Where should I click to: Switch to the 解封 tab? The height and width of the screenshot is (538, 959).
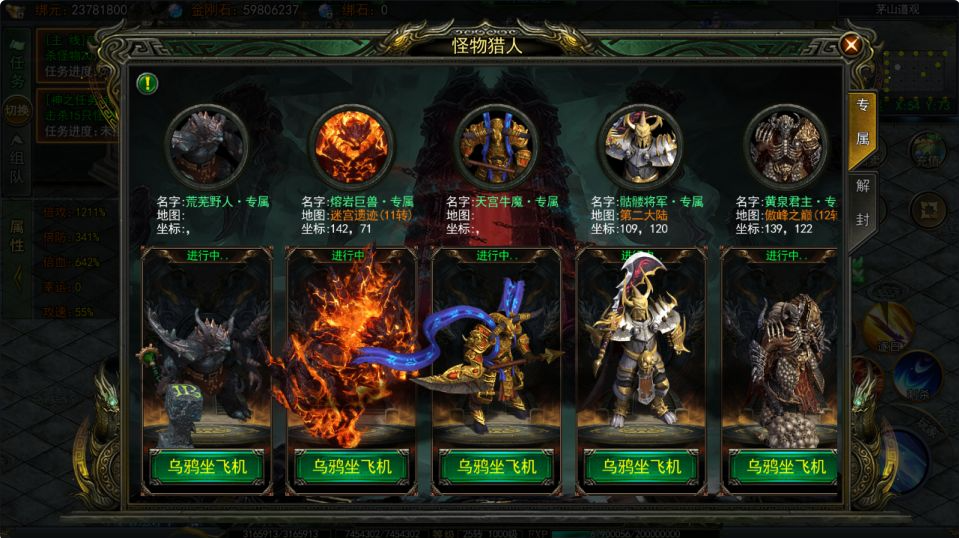tap(862, 202)
